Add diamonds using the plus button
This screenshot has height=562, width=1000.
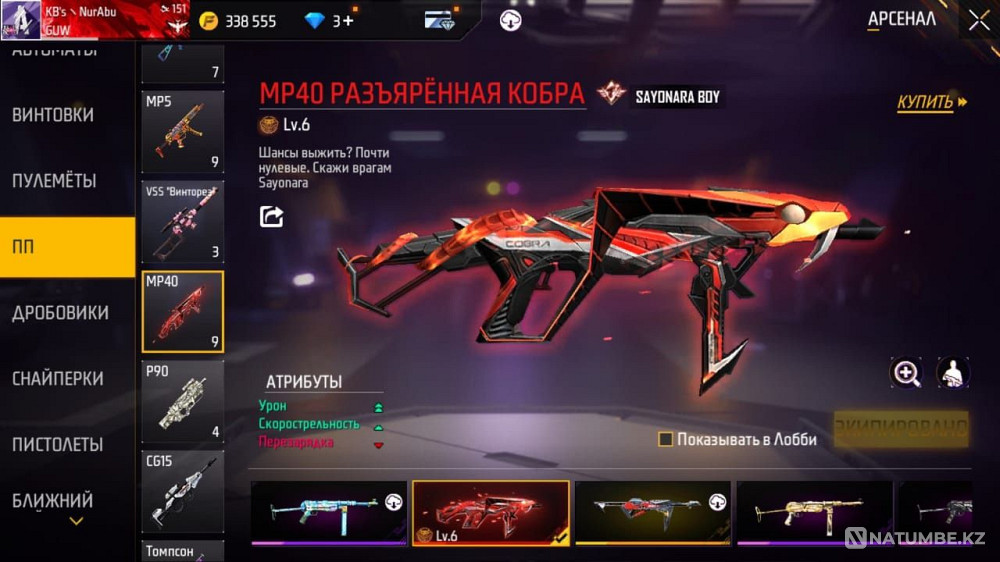(x=348, y=21)
